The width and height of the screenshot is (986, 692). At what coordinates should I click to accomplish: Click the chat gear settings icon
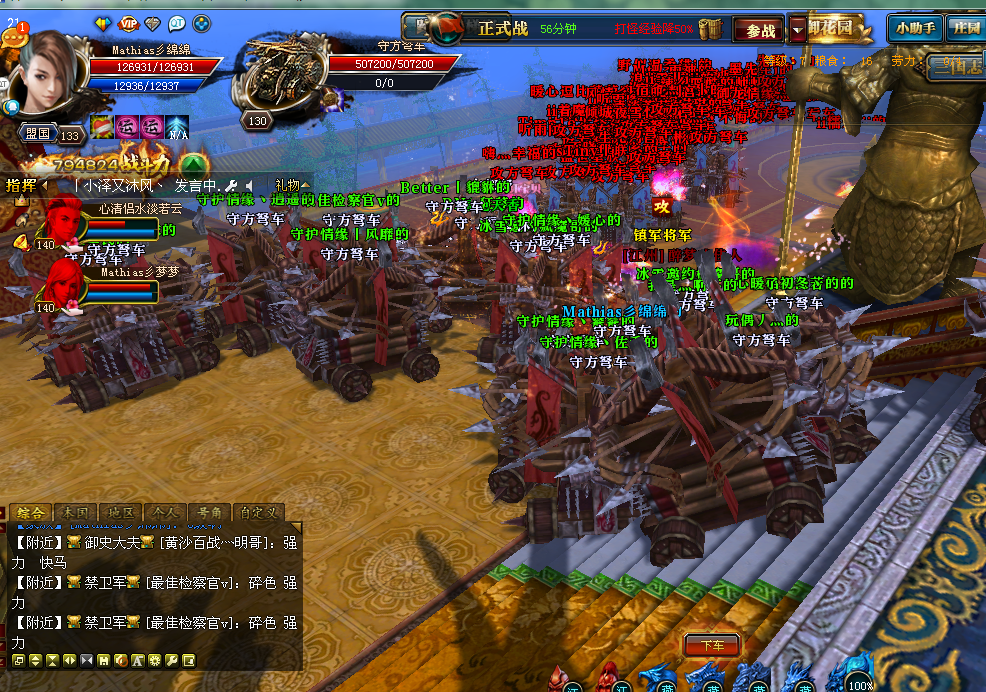[x=154, y=660]
